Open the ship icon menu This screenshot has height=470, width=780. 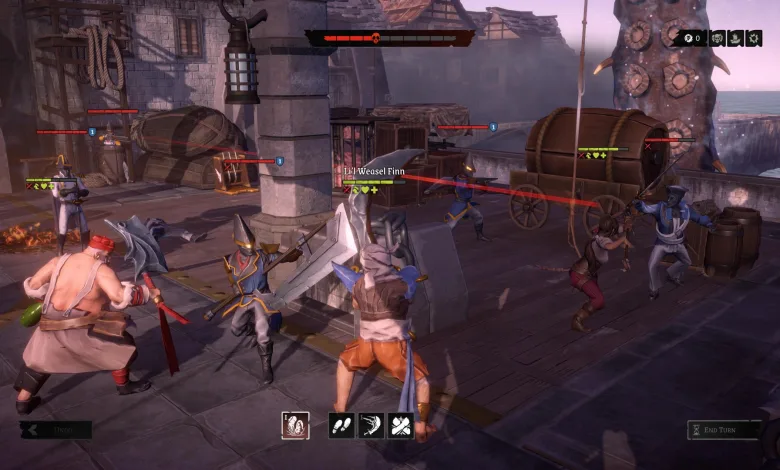coord(737,38)
